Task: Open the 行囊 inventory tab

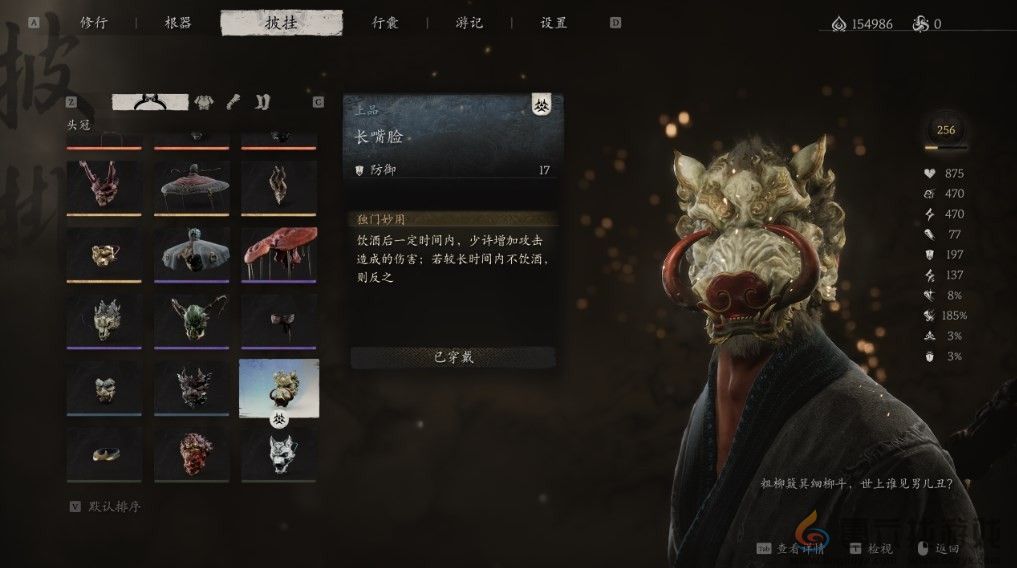Action: pyautogui.click(x=387, y=23)
